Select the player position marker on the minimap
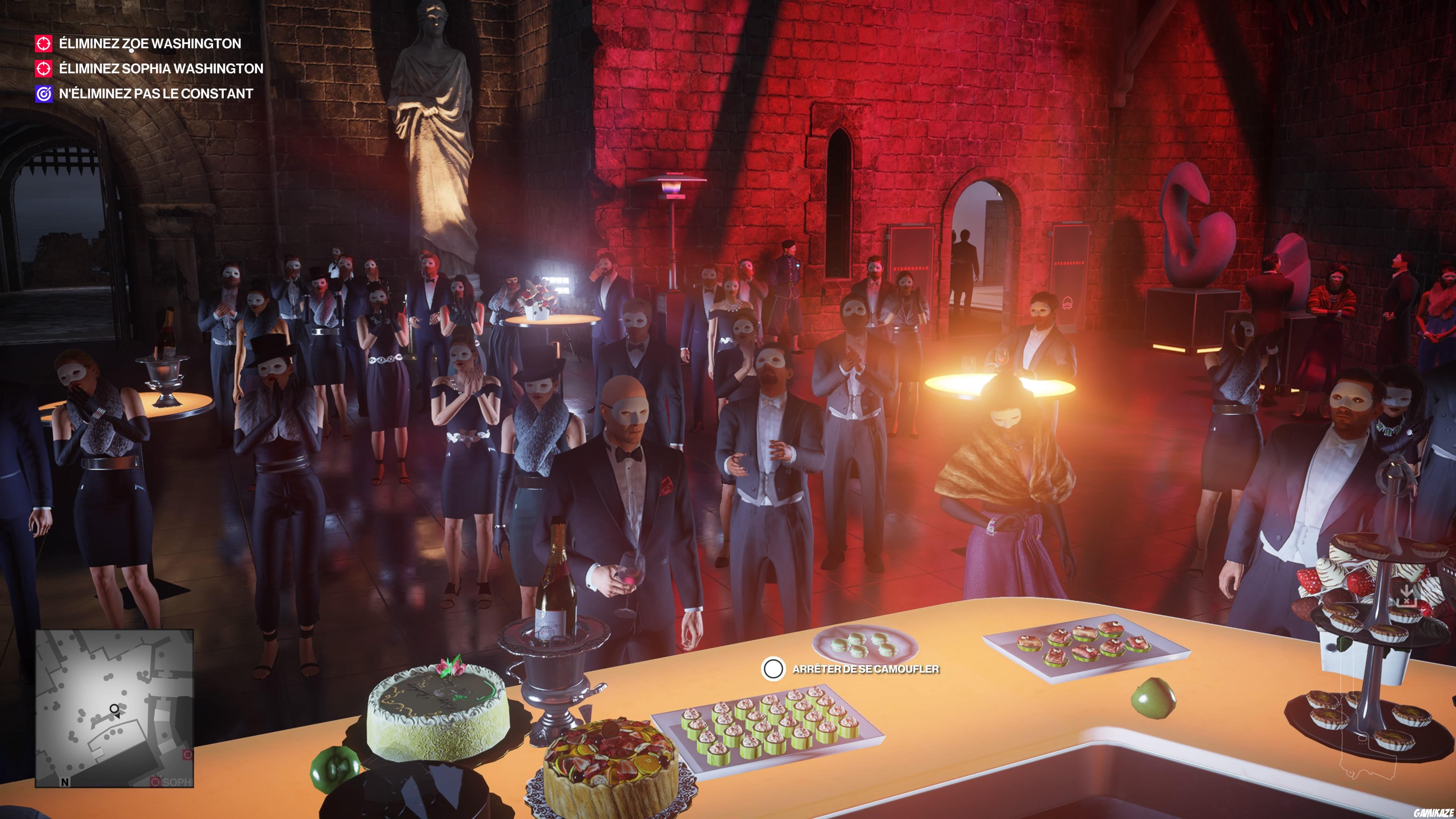 [x=114, y=709]
